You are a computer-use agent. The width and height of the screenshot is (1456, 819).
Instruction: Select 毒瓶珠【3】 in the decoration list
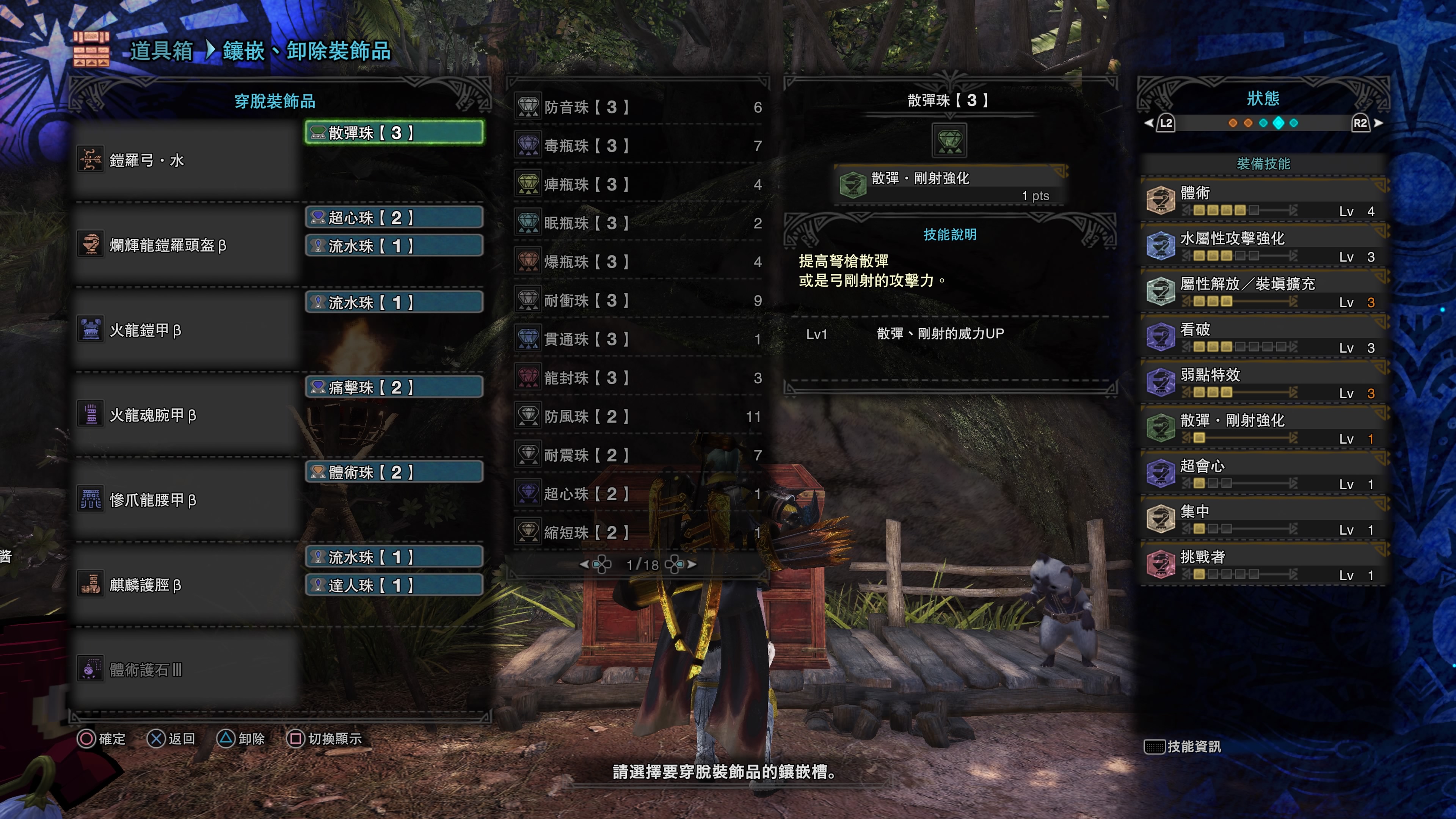(x=639, y=146)
